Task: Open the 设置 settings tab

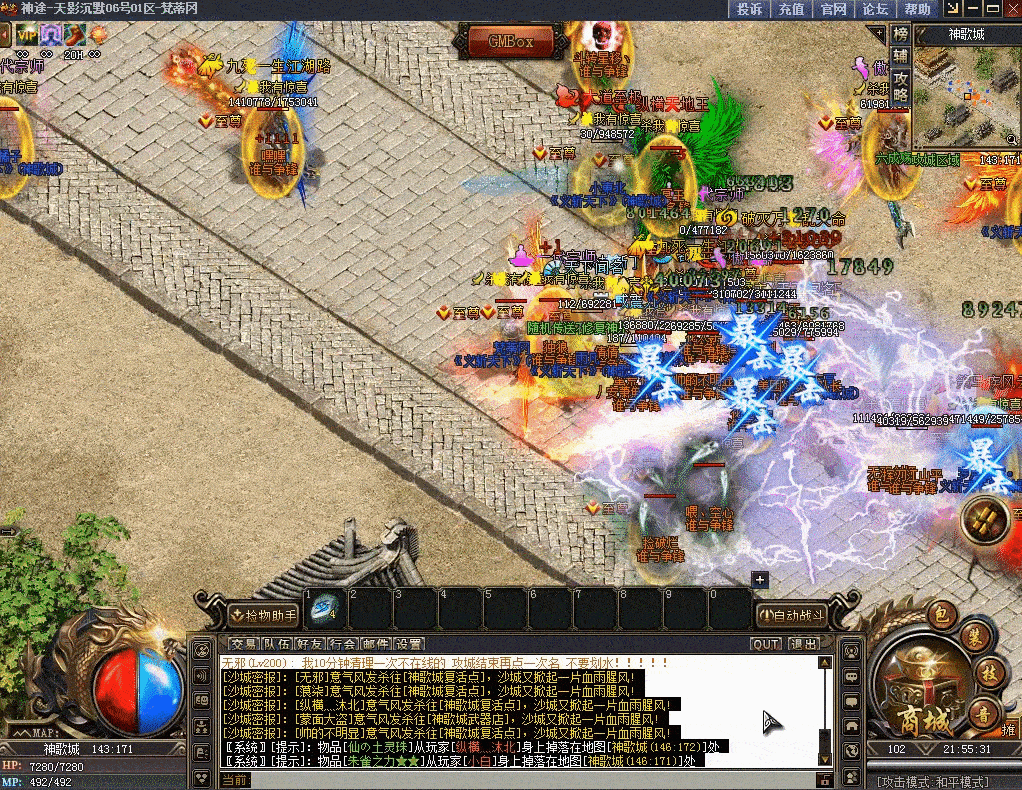Action: (408, 644)
